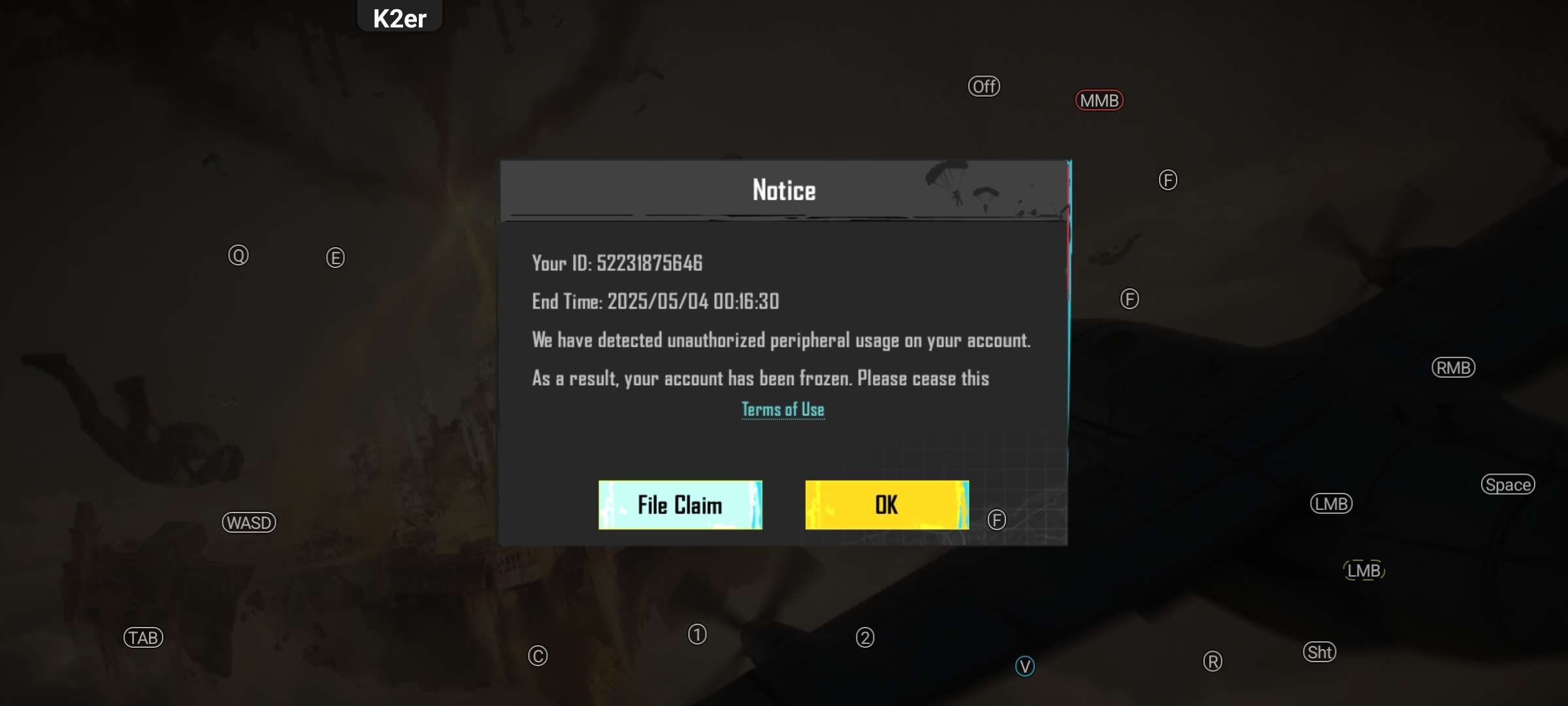
Task: Click the C crouch key binding
Action: coord(538,654)
